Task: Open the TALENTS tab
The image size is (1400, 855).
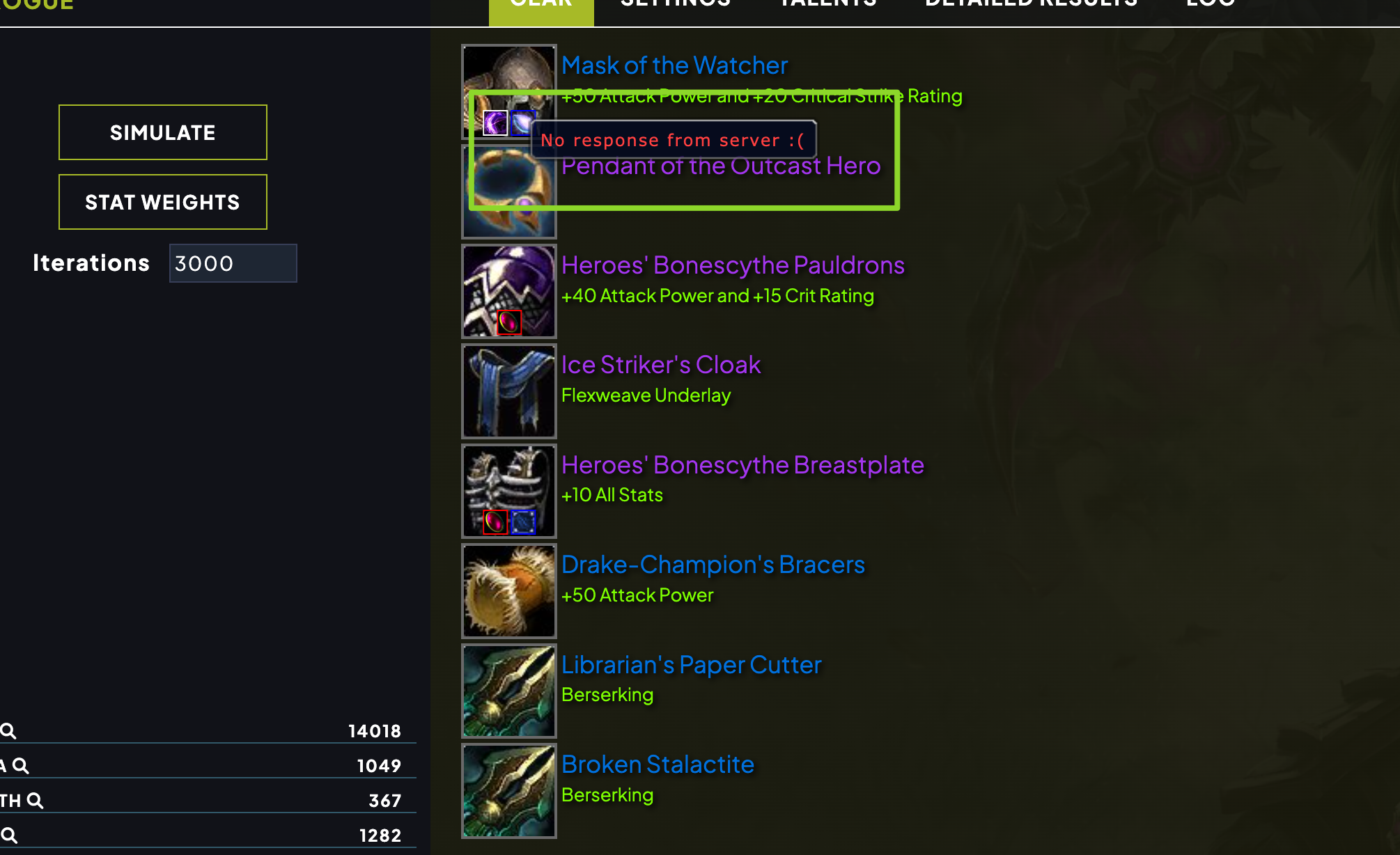Action: [x=827, y=6]
